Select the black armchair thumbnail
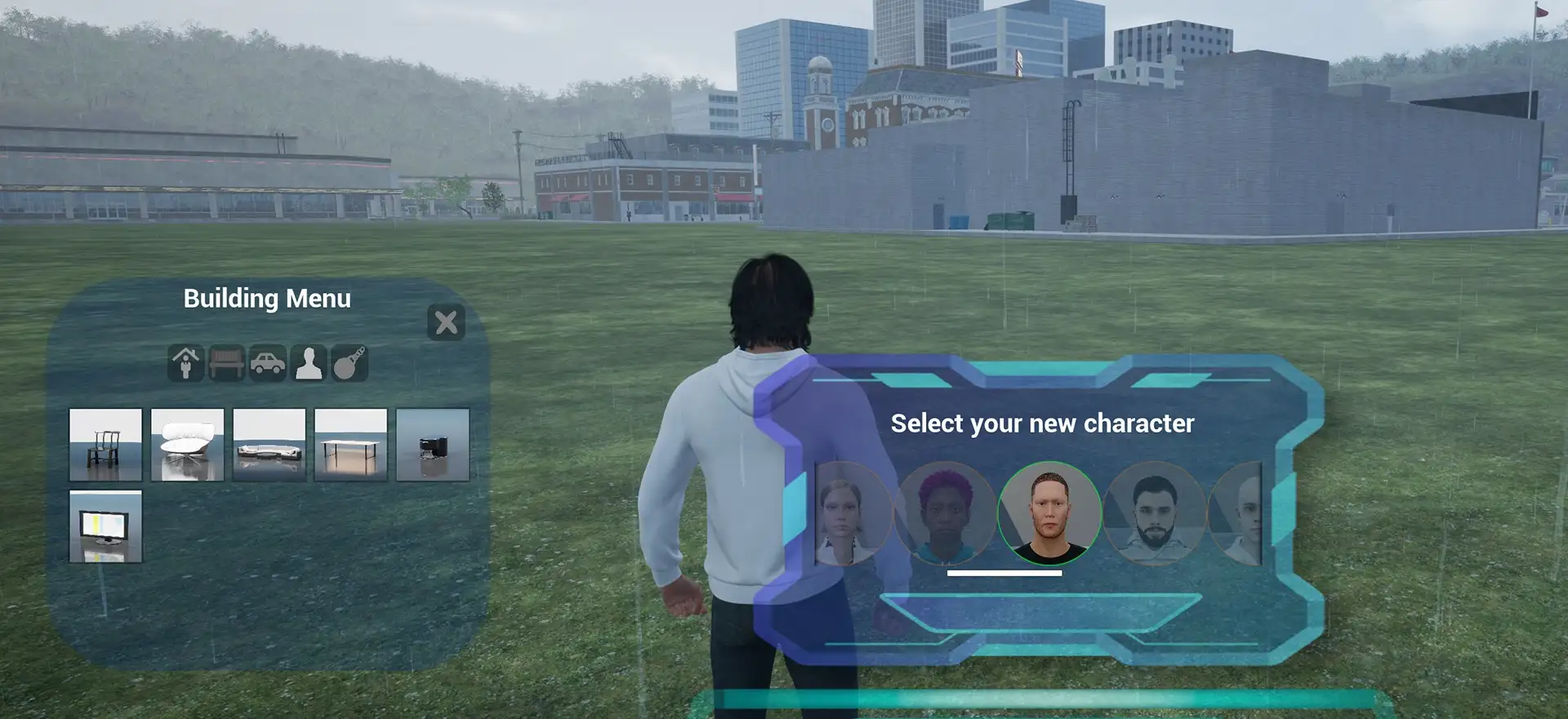 [x=432, y=445]
